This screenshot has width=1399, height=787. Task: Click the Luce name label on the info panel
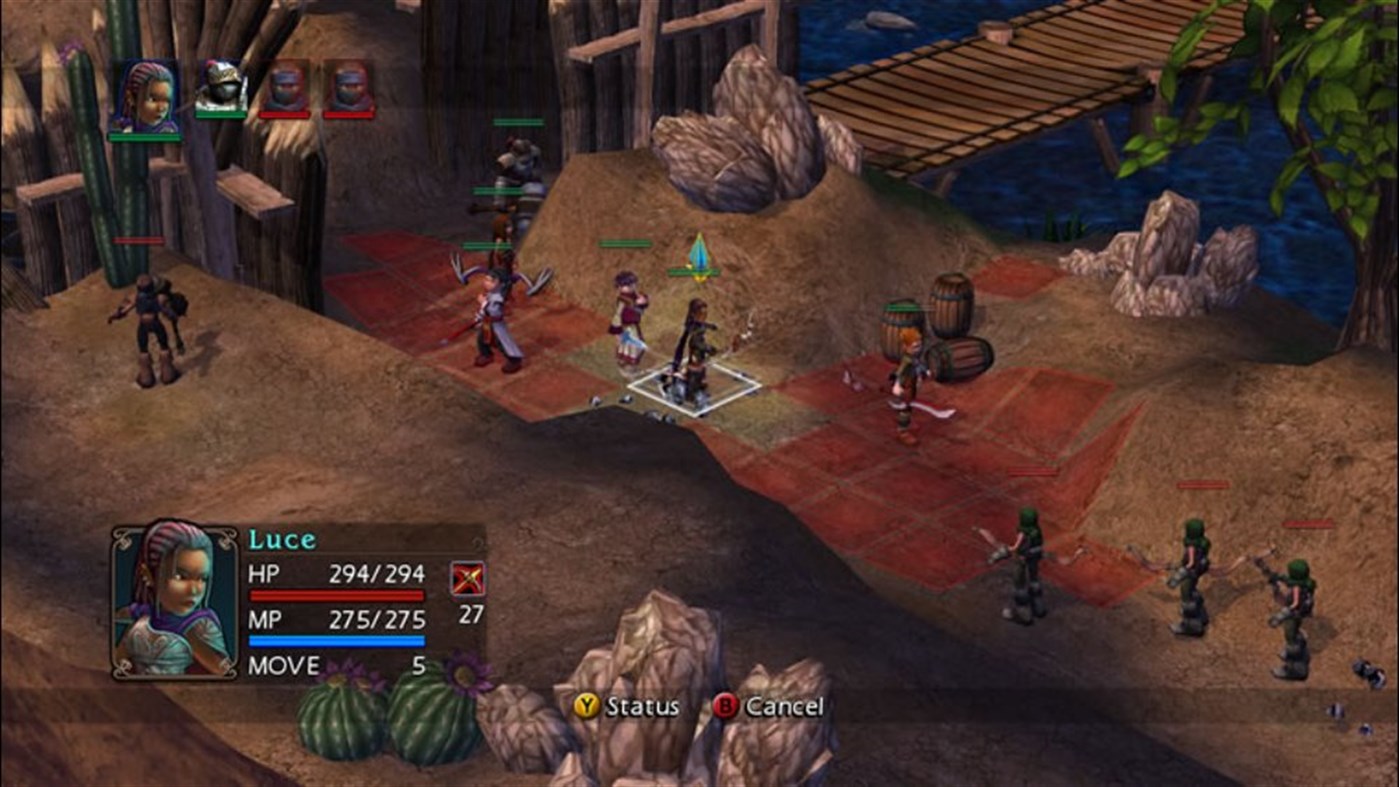coord(283,538)
